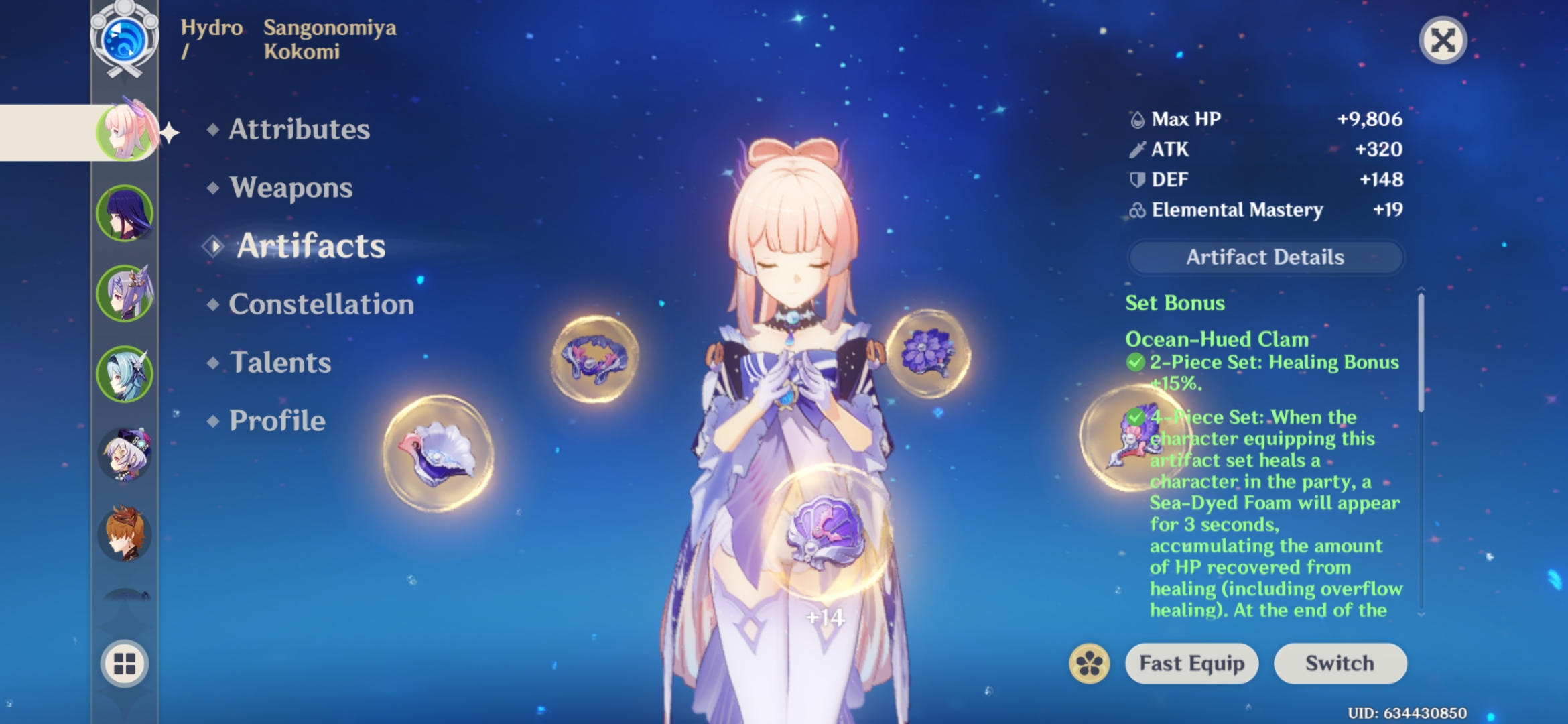Open Artifact Details
Screen dimensions: 1568x724
click(1265, 257)
